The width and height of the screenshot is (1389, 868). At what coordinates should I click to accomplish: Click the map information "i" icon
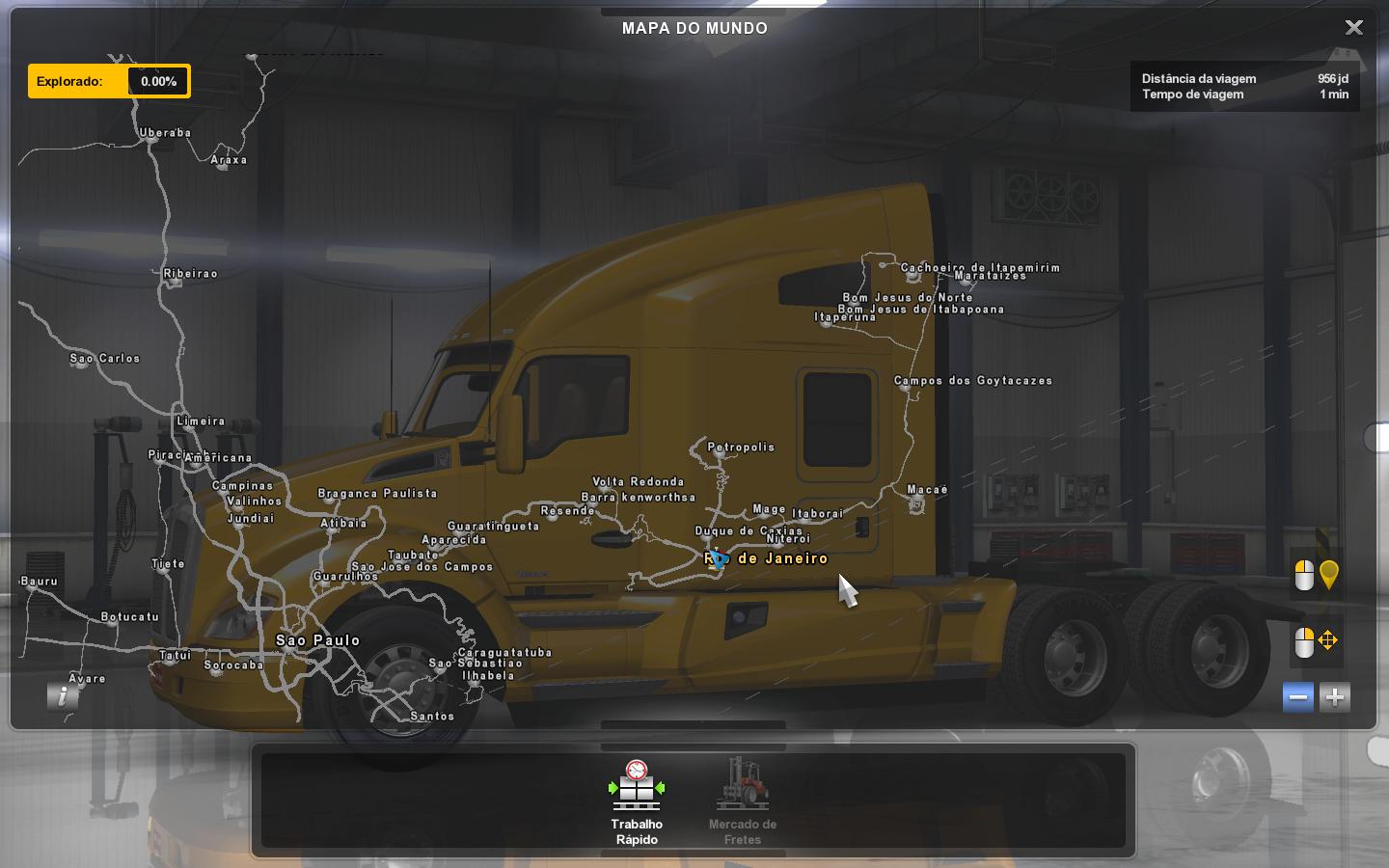click(63, 697)
